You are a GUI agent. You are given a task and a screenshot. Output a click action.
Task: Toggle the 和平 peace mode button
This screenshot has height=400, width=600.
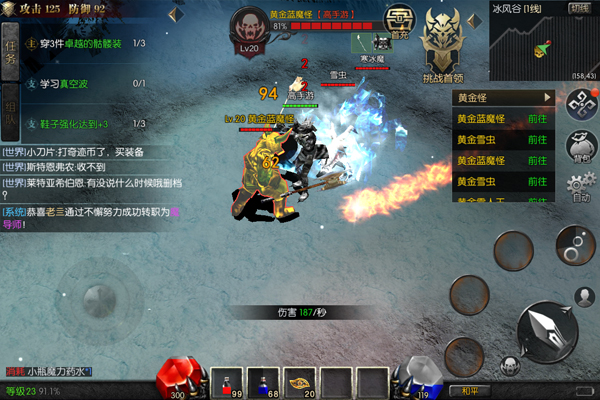pos(468,390)
